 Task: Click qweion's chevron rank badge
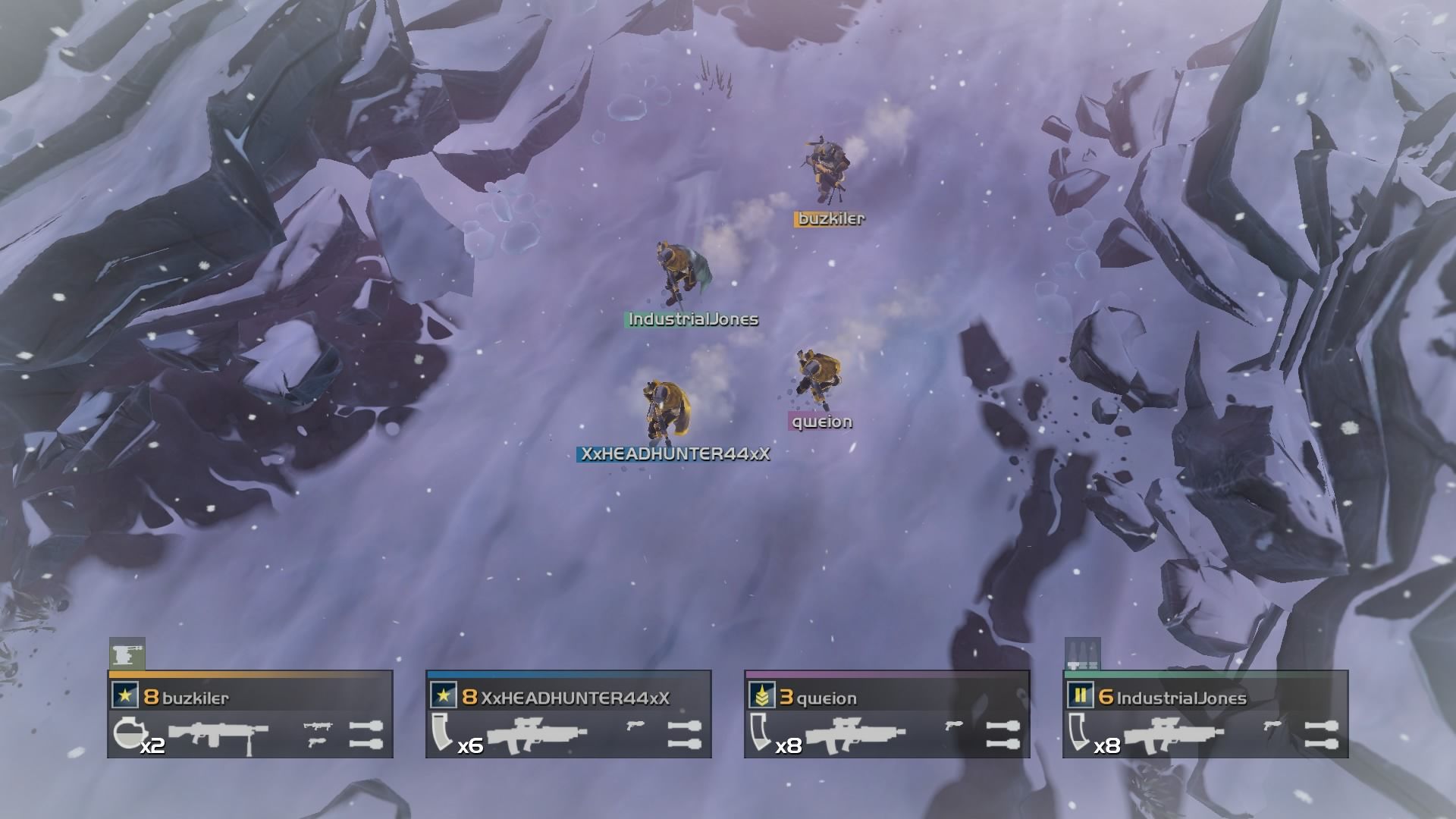(x=761, y=695)
